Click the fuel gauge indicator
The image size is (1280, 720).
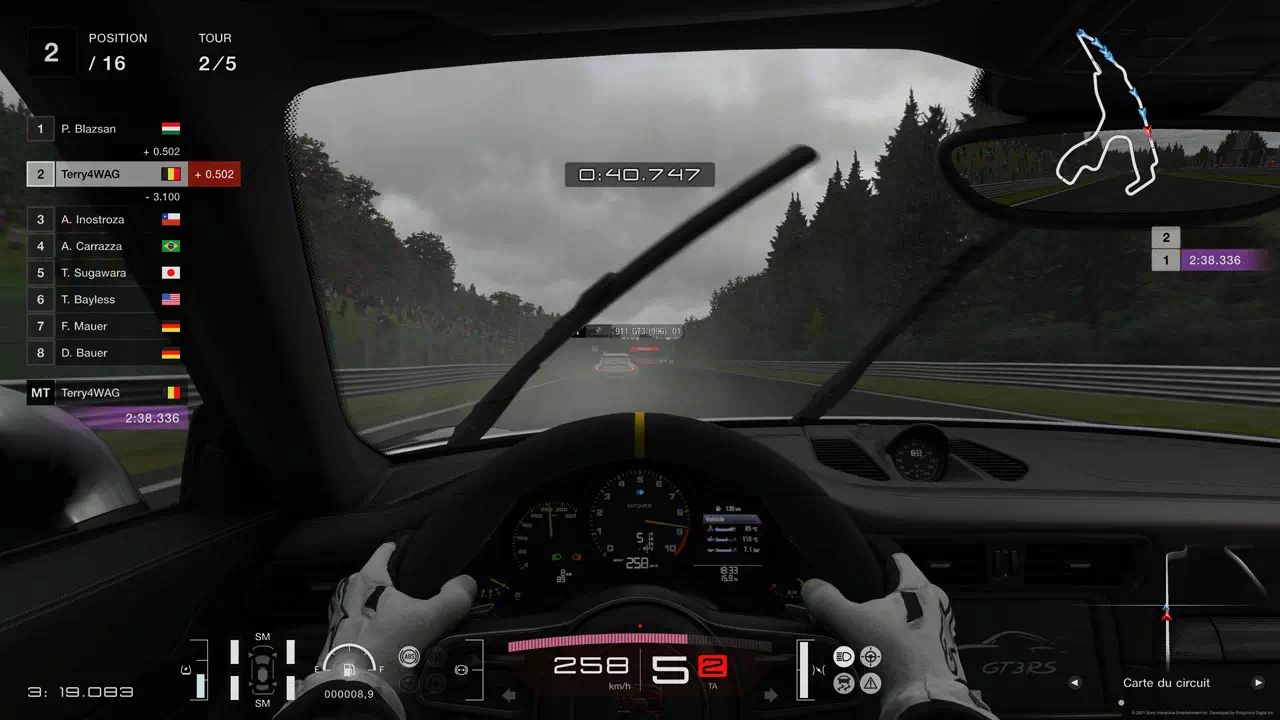[x=349, y=662]
